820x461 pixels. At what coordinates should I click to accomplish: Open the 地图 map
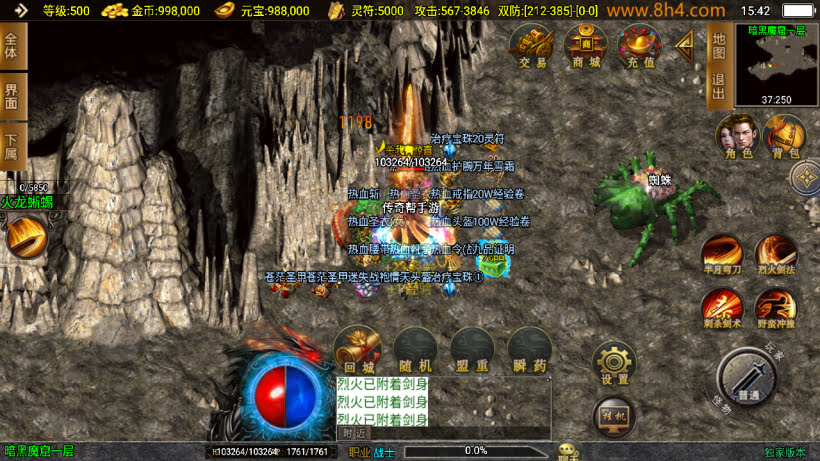coord(718,44)
